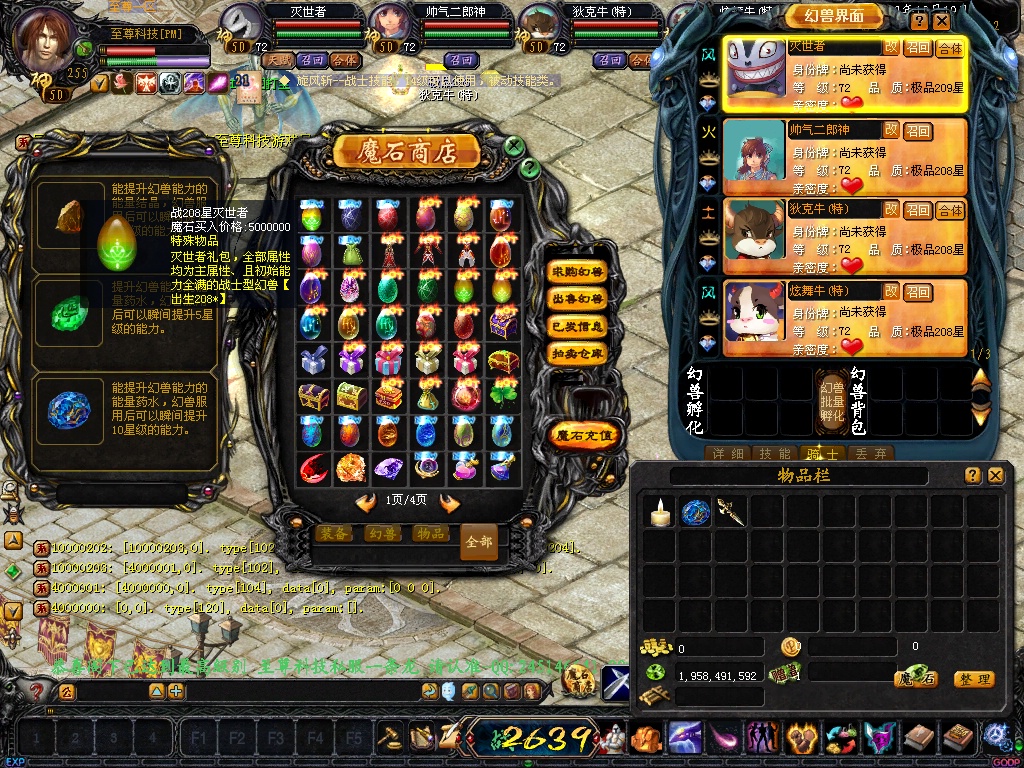The height and width of the screenshot is (768, 1024).
Task: Close the 幻兽界面 pet panel
Action: pos(942,21)
